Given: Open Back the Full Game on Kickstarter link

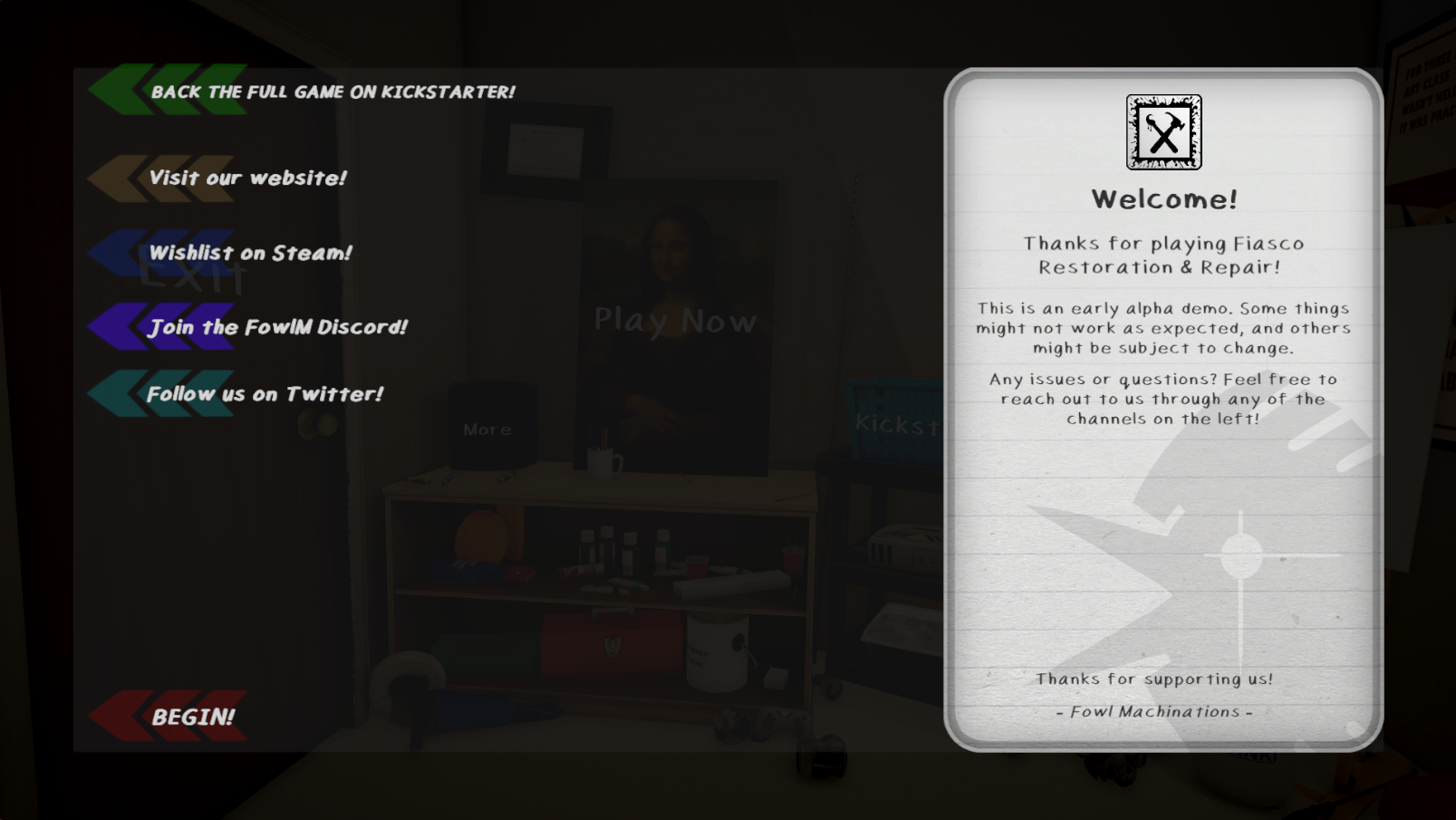Looking at the screenshot, I should click(334, 91).
